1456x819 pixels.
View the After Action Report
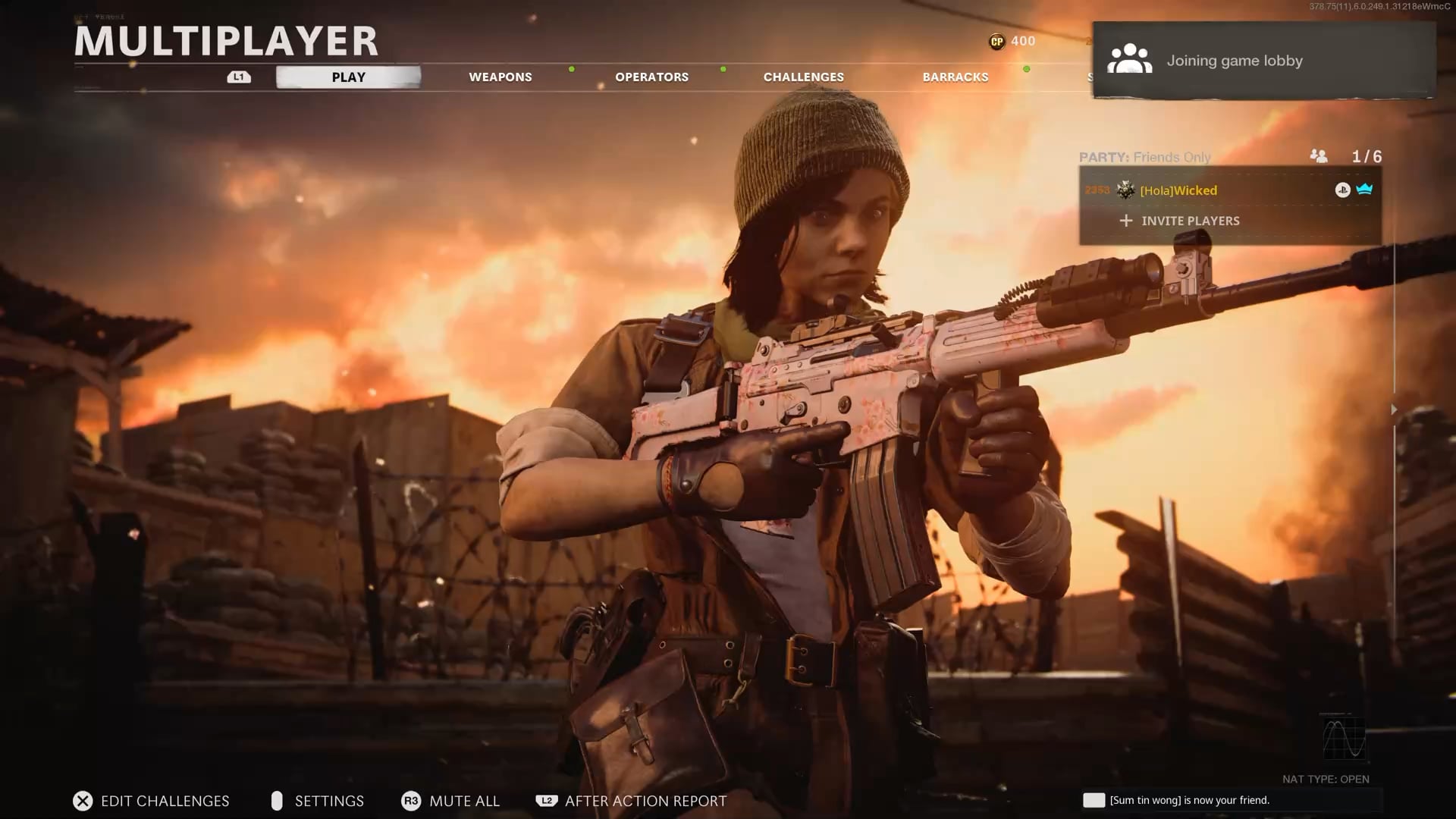(x=632, y=801)
